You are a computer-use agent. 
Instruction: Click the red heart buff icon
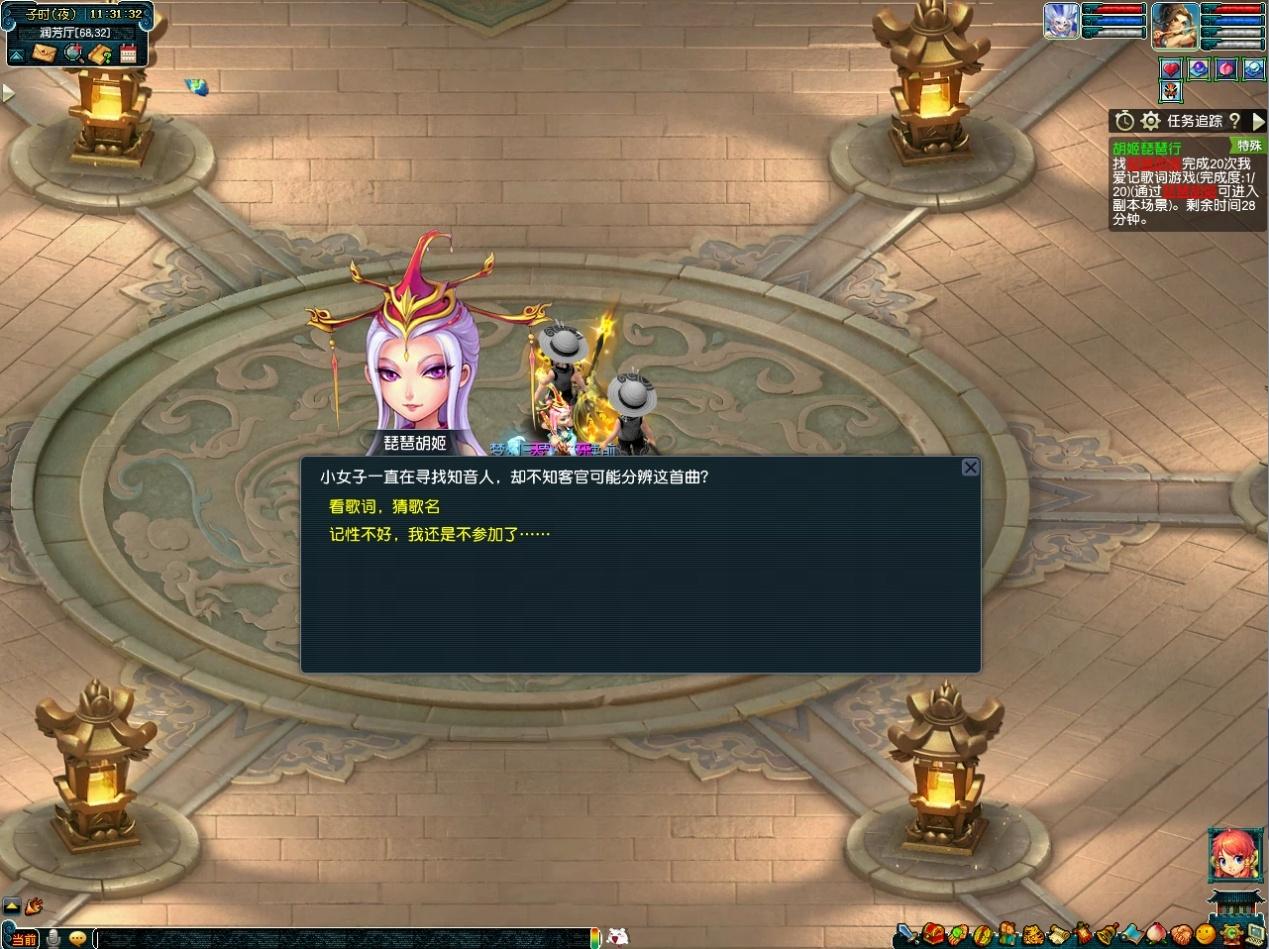[1171, 69]
